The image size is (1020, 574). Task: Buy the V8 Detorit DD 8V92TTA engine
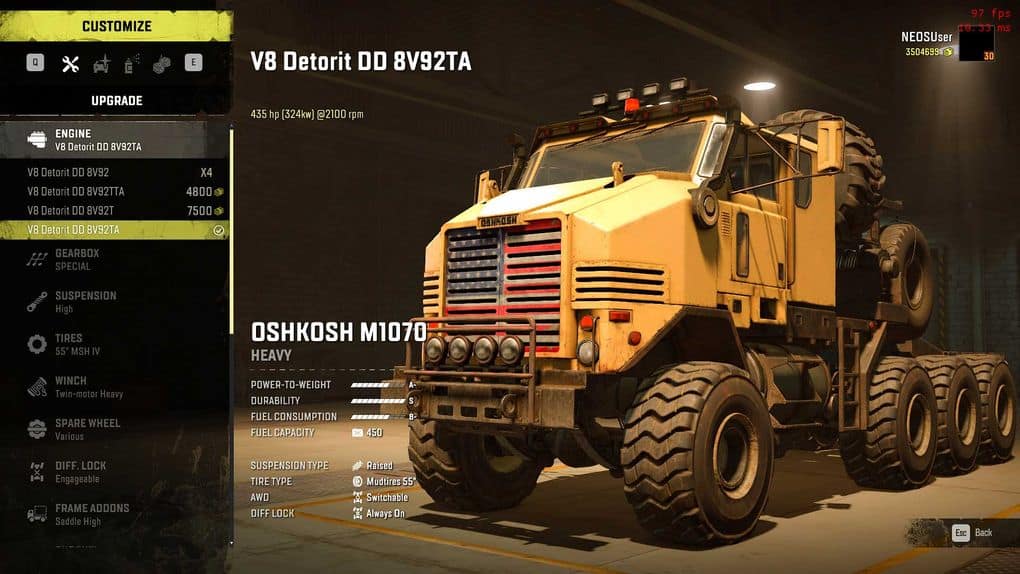(x=114, y=191)
